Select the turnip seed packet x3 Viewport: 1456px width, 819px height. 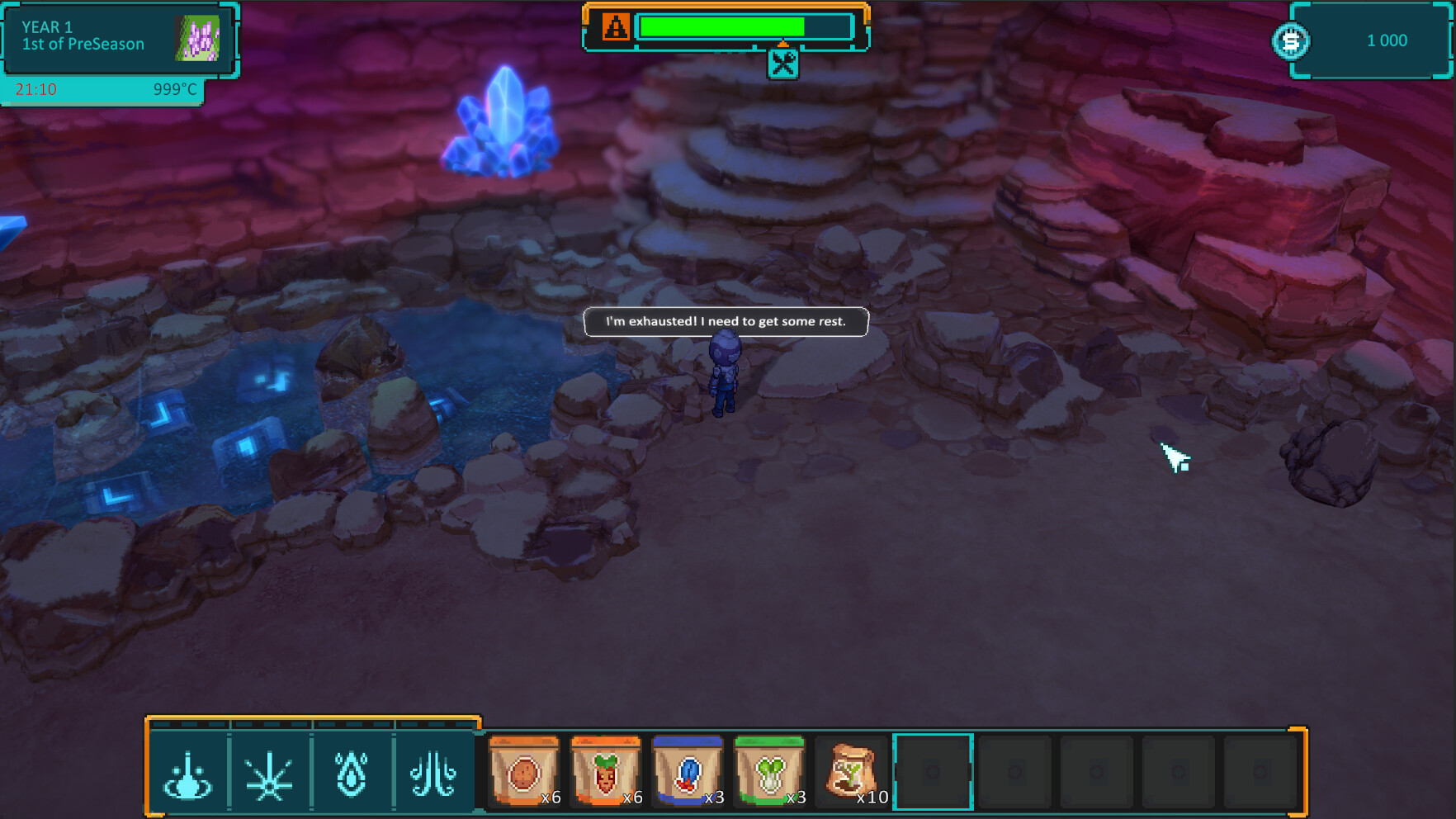[771, 771]
